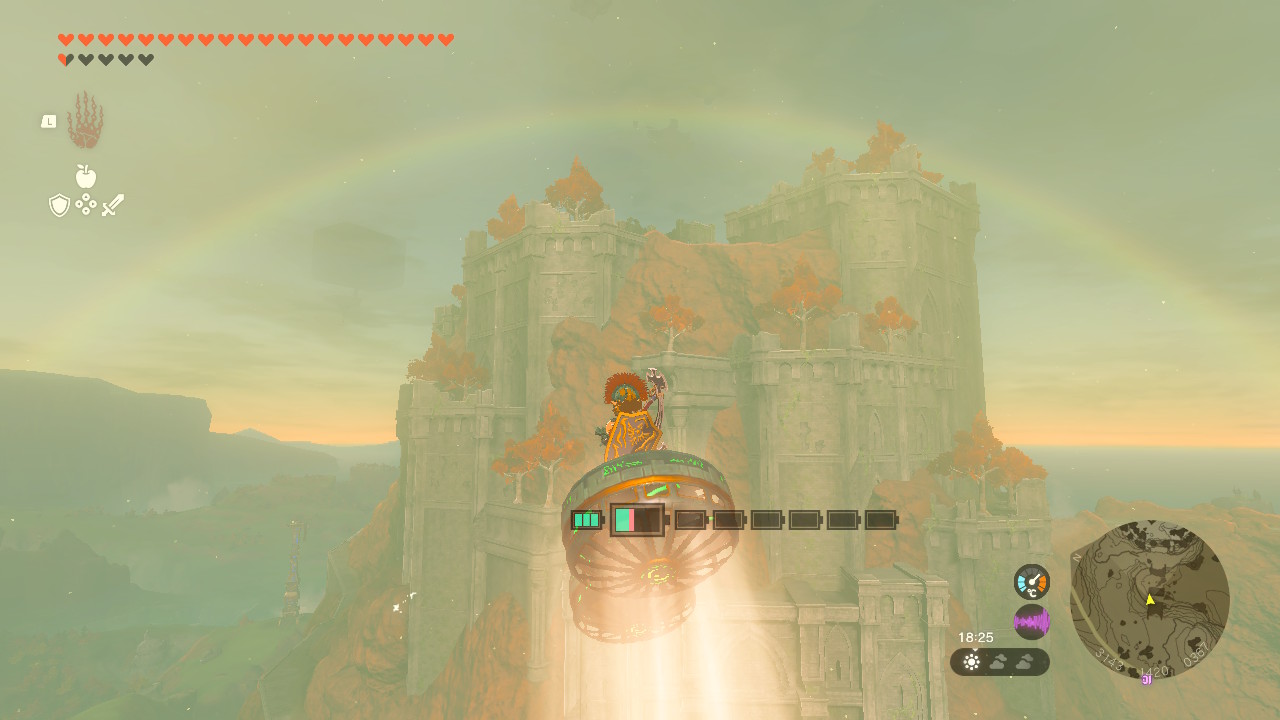Open the sword weapon quick-select icon

[x=113, y=205]
